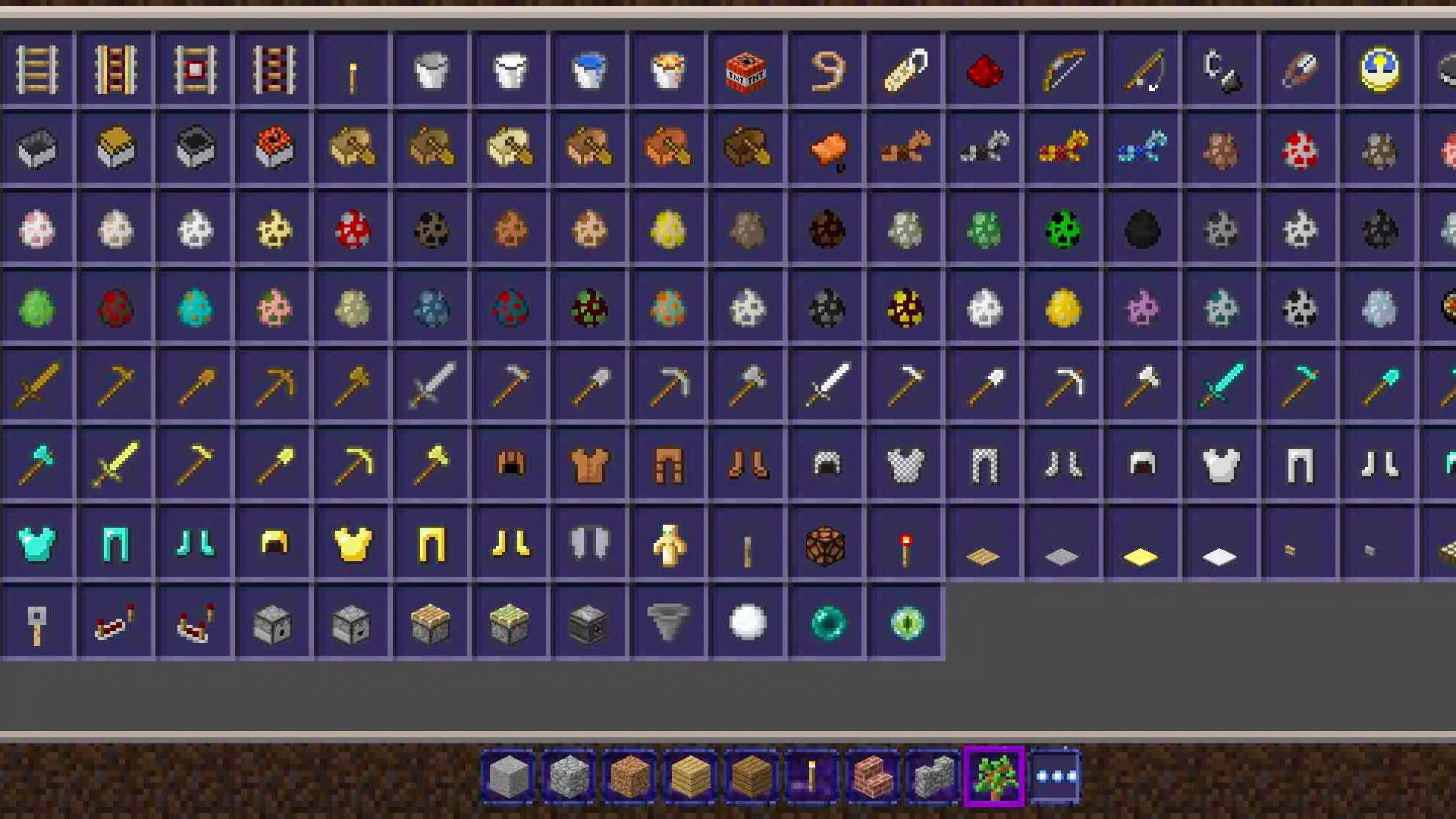Select the brick stairs in the hotbar
This screenshot has height=819, width=1456.
[x=873, y=775]
